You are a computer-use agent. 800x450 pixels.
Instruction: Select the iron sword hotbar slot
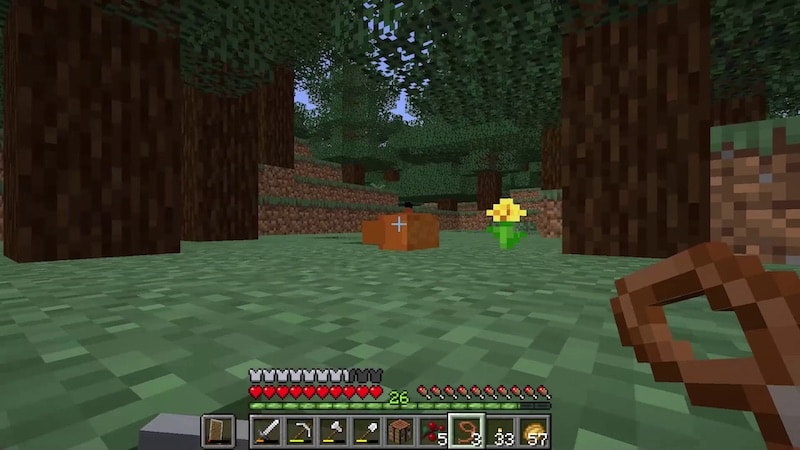coord(267,432)
